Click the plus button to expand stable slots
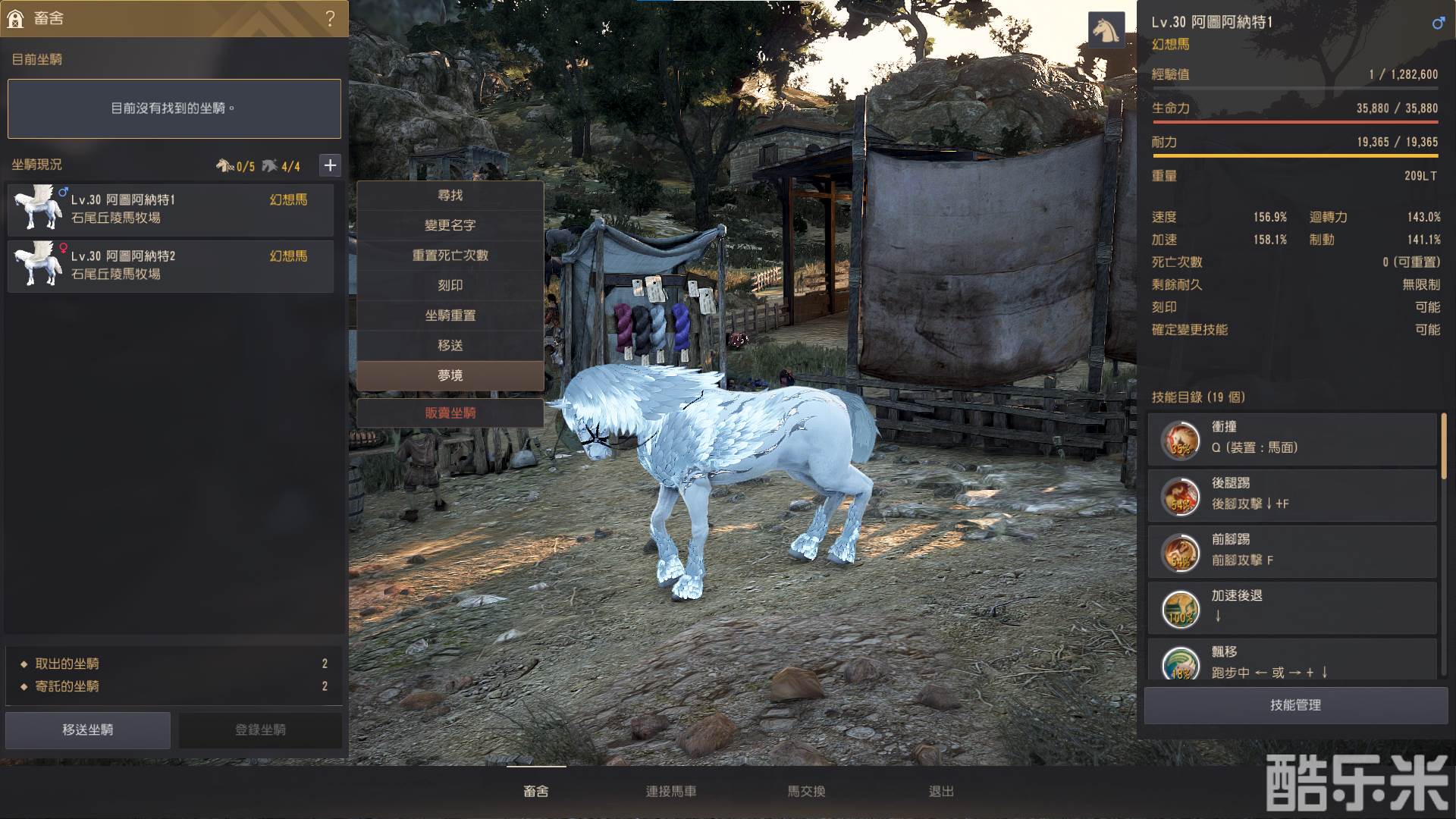This screenshot has width=1456, height=819. [330, 165]
